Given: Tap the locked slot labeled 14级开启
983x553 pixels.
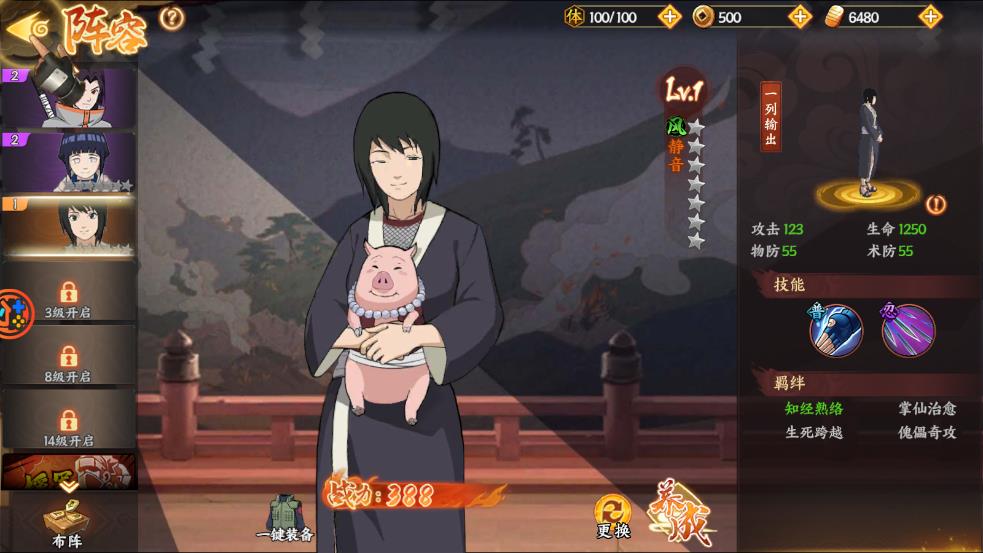Looking at the screenshot, I should [x=68, y=425].
